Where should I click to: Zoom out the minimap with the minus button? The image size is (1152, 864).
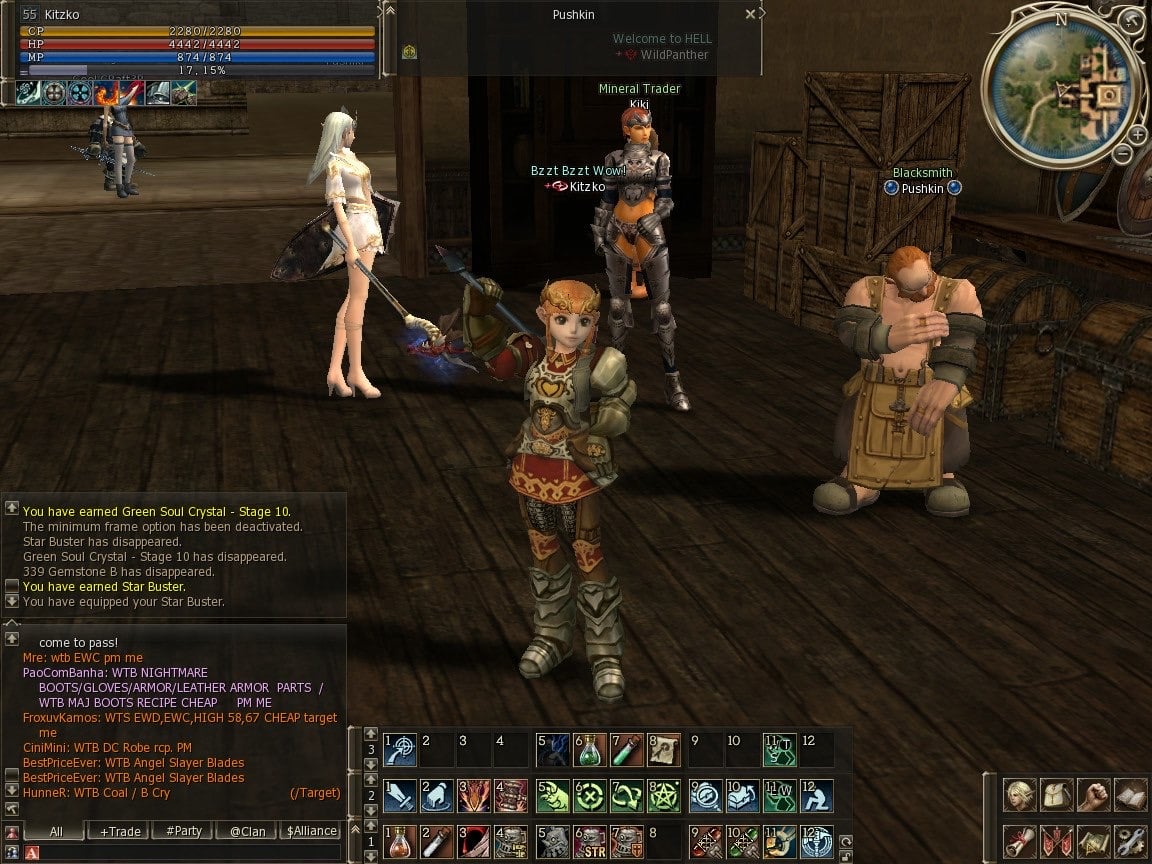(x=1122, y=154)
